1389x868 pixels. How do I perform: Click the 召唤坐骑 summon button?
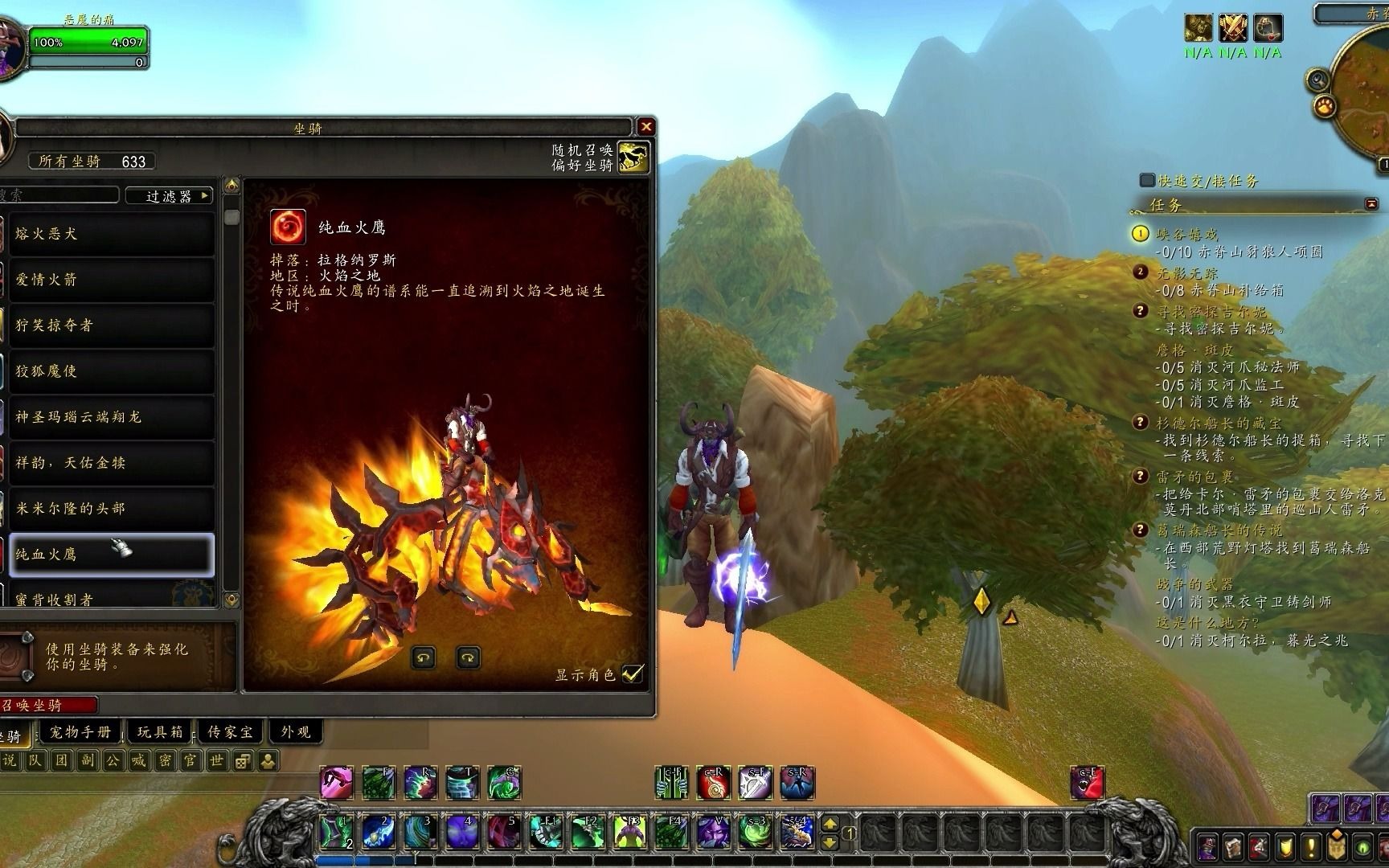48,706
